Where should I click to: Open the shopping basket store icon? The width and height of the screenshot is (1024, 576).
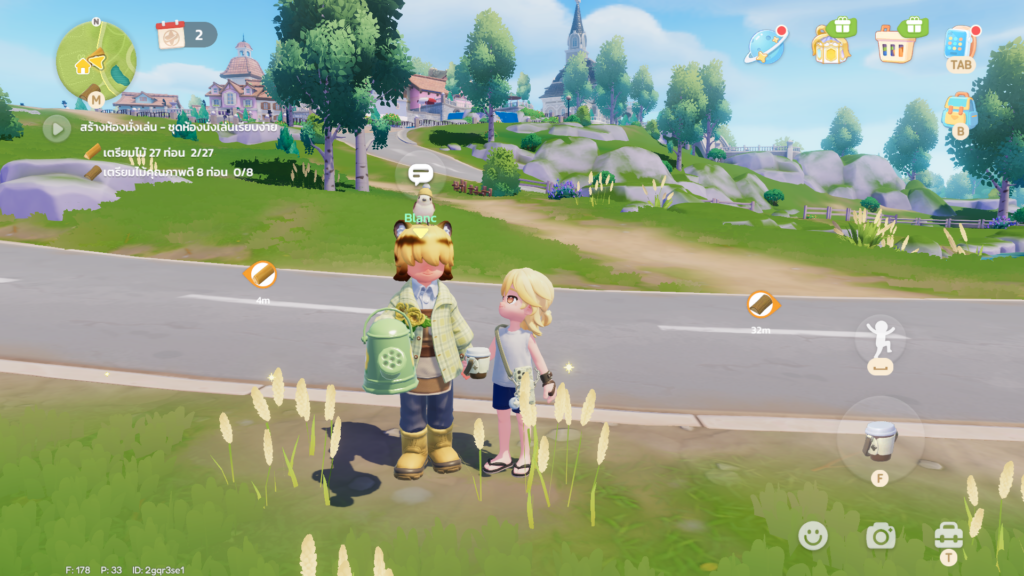pyautogui.click(x=896, y=43)
